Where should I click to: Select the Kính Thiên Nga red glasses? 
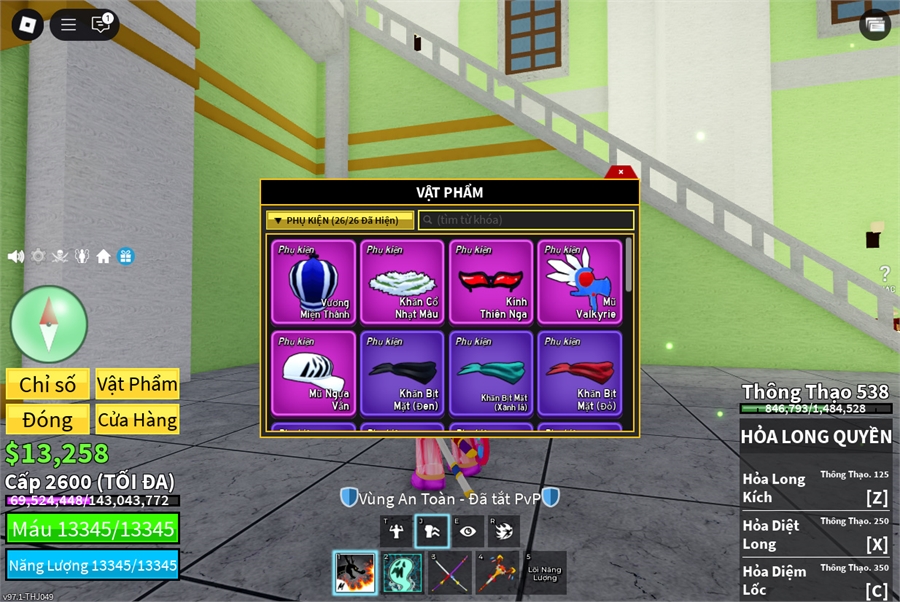point(491,281)
